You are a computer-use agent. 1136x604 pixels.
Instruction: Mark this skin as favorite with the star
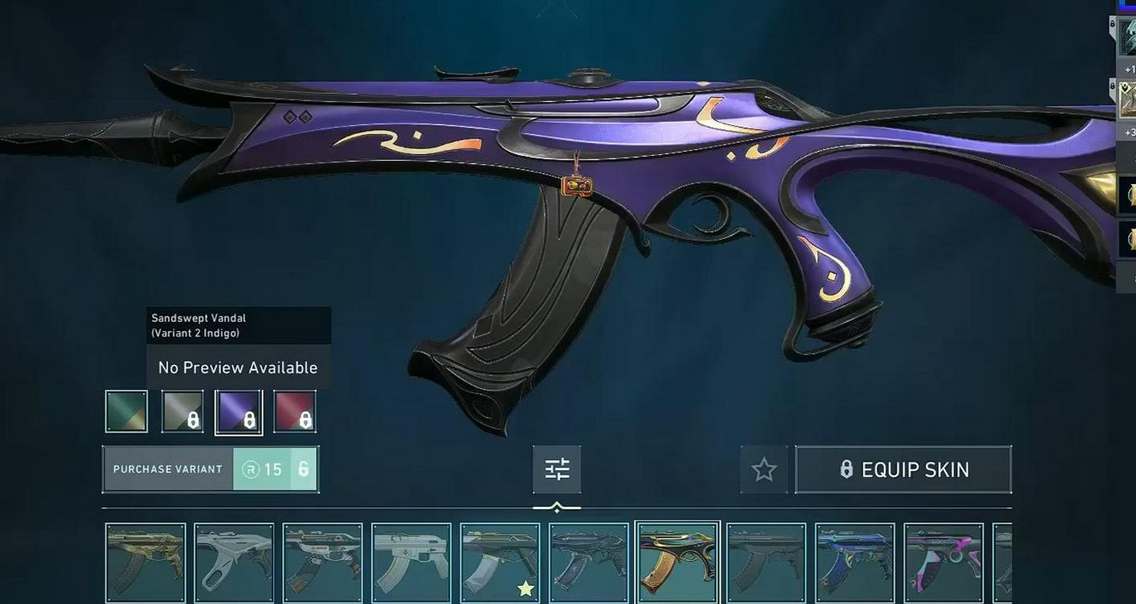point(764,469)
